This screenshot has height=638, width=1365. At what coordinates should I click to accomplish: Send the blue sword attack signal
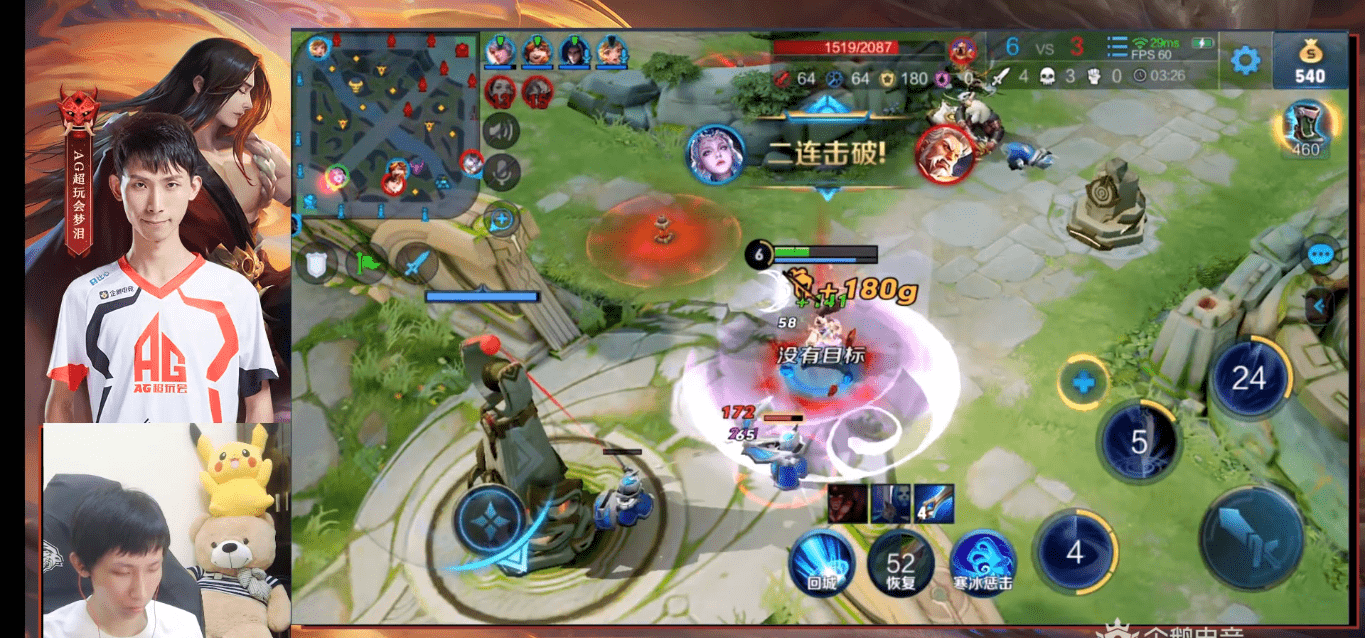click(416, 264)
